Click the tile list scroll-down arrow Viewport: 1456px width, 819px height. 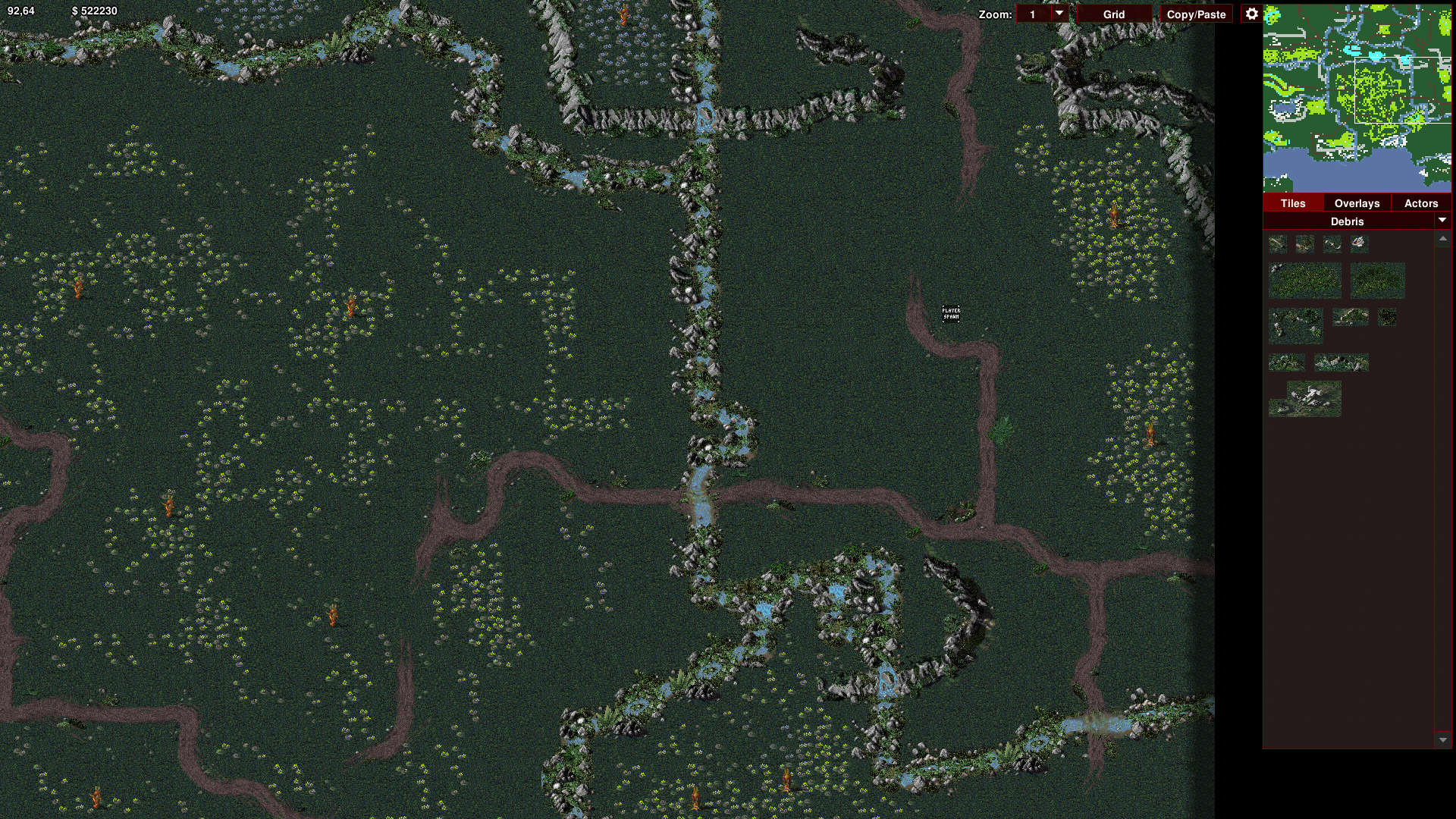coord(1442,740)
